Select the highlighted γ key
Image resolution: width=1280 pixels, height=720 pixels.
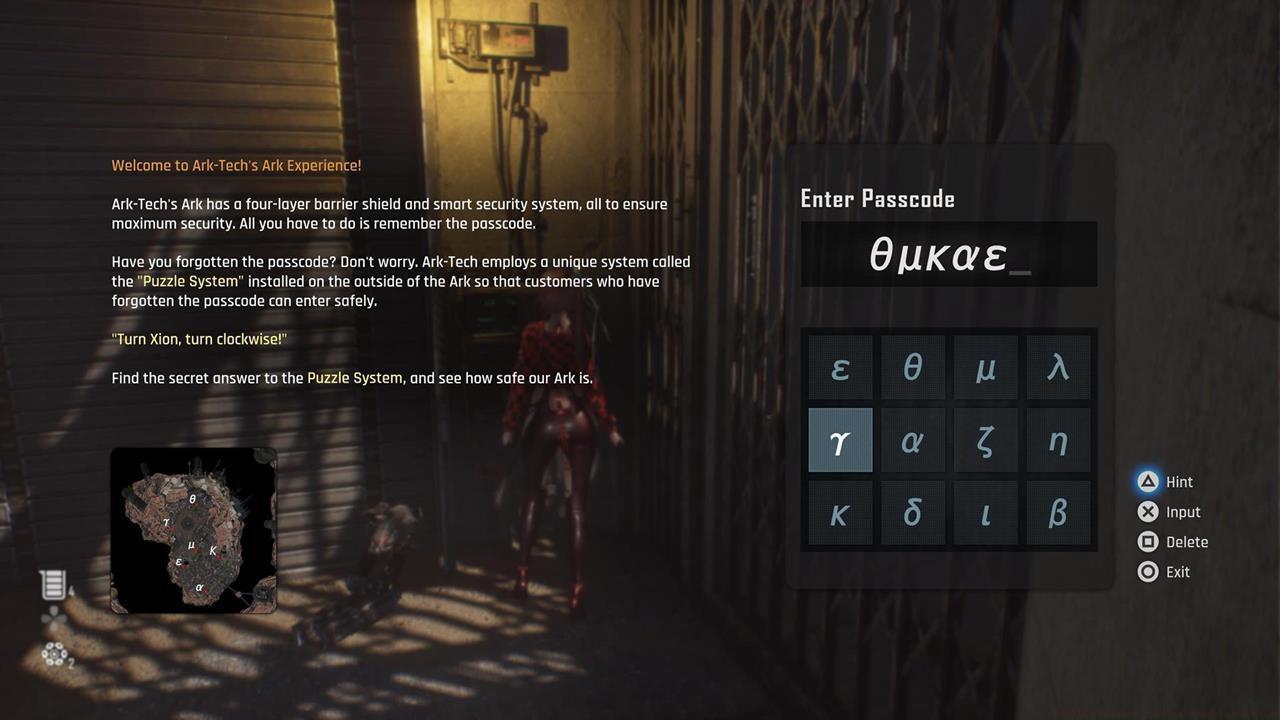pyautogui.click(x=839, y=439)
